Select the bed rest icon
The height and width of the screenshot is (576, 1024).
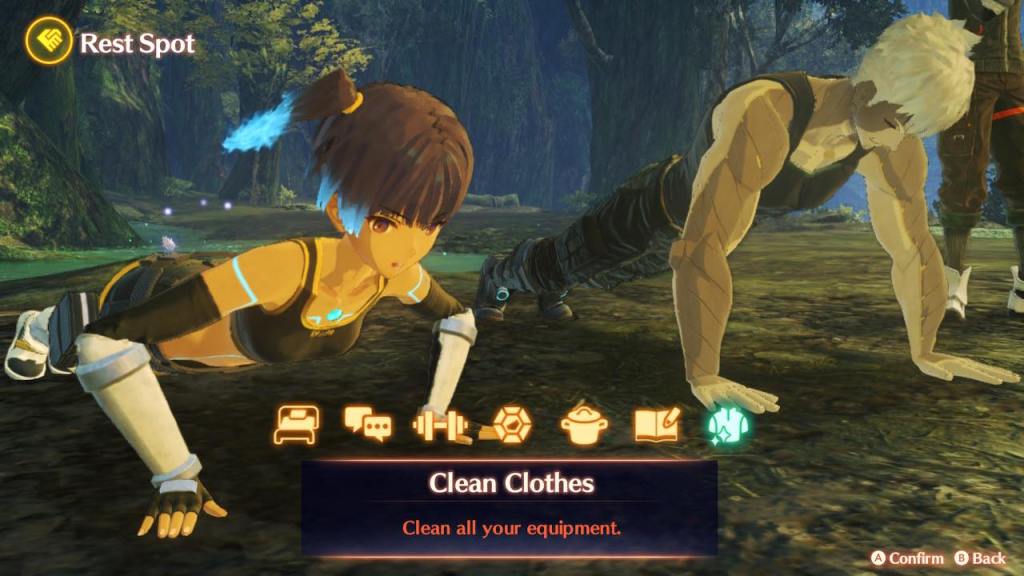point(296,425)
